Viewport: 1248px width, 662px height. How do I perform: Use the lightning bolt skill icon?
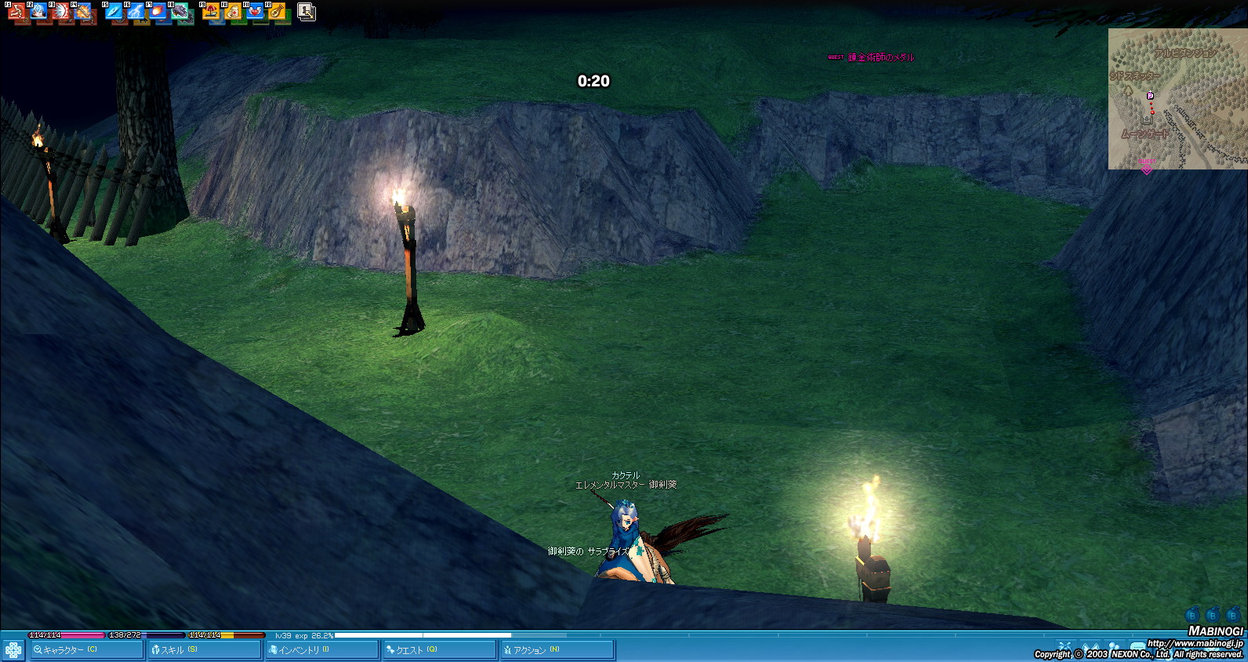[134, 11]
